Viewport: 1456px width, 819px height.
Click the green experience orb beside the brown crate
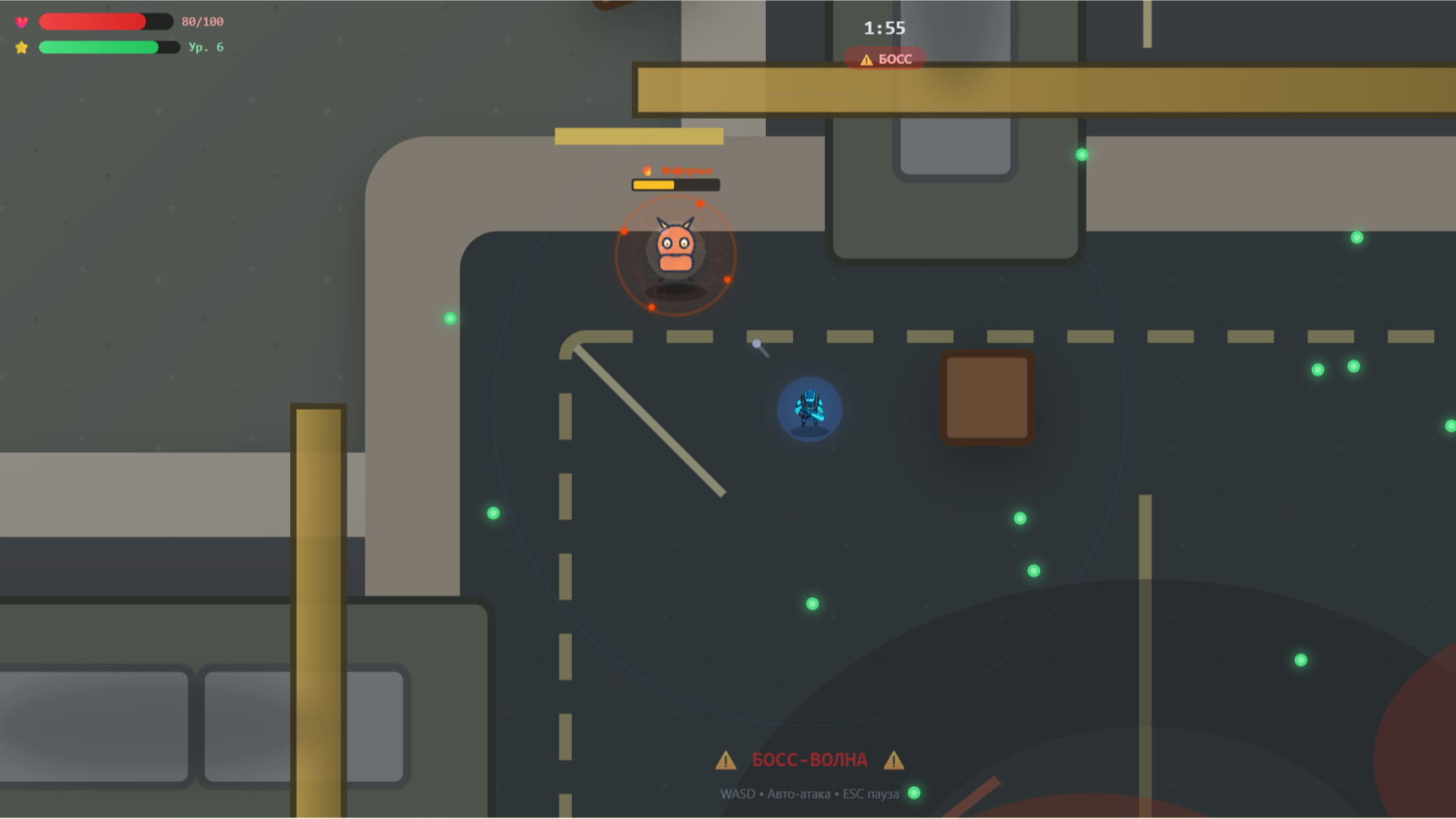[x=1018, y=517]
